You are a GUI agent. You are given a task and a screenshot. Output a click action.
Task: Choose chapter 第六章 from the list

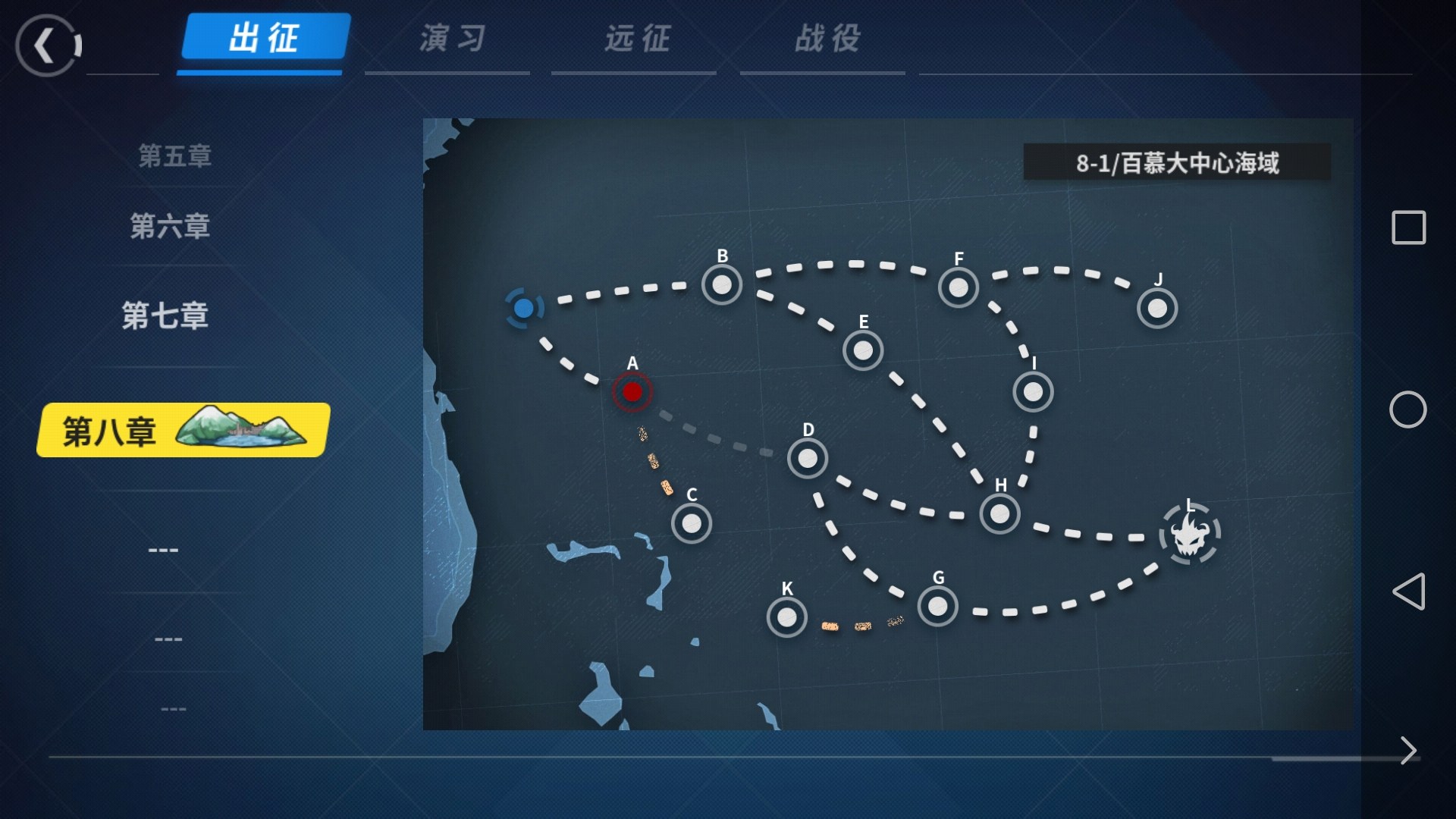point(170,225)
